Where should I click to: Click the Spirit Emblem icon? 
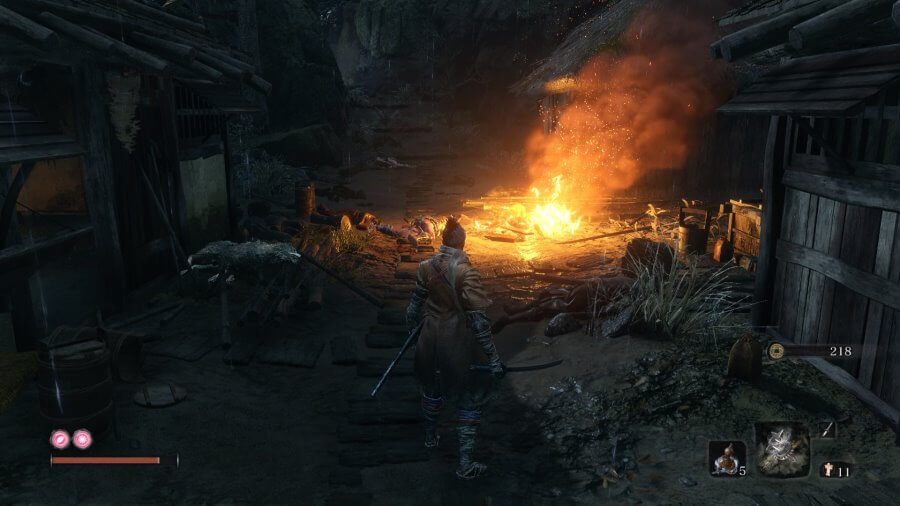coord(828,469)
